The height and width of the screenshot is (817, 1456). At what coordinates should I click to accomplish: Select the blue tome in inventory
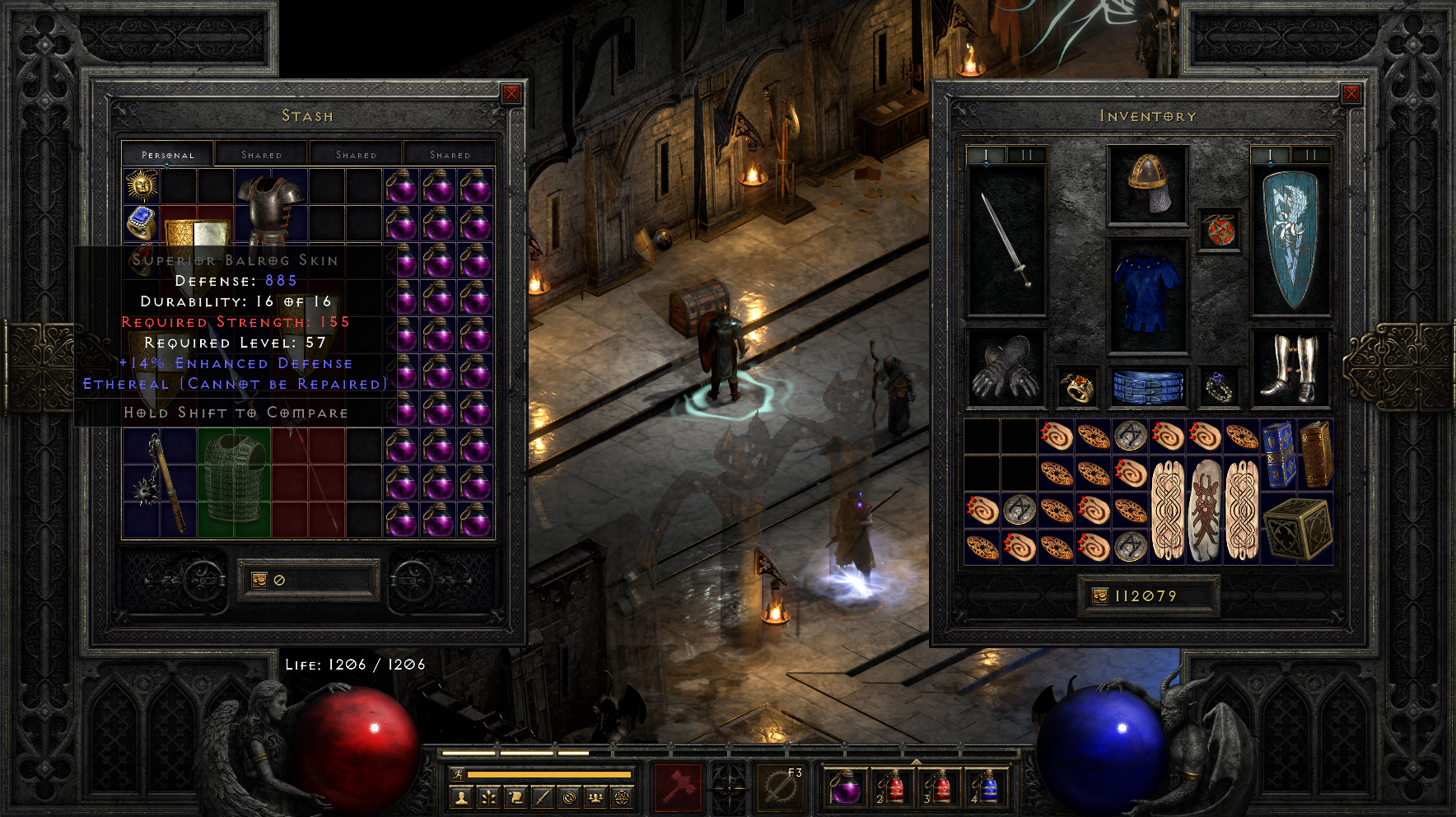(1279, 453)
